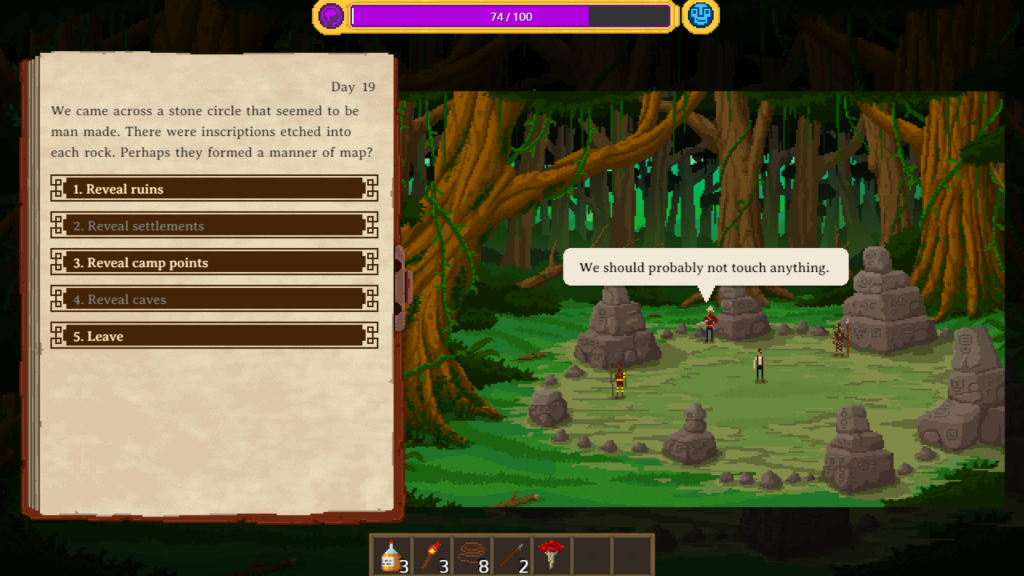
Task: Select the torch inventory slot
Action: click(x=431, y=555)
